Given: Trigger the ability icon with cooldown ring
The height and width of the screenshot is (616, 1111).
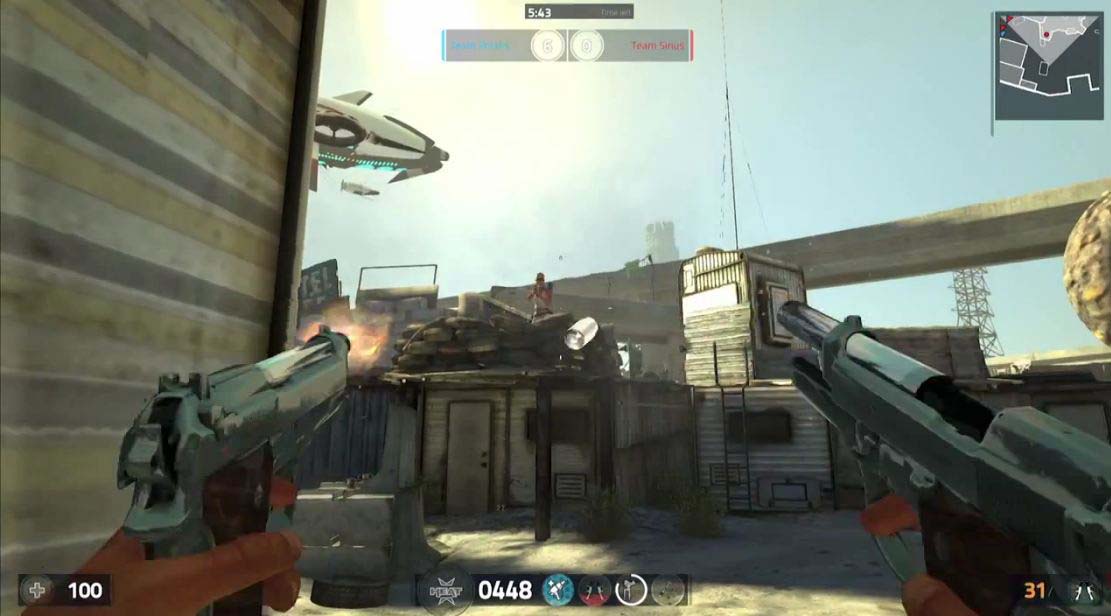Looking at the screenshot, I should tap(632, 590).
